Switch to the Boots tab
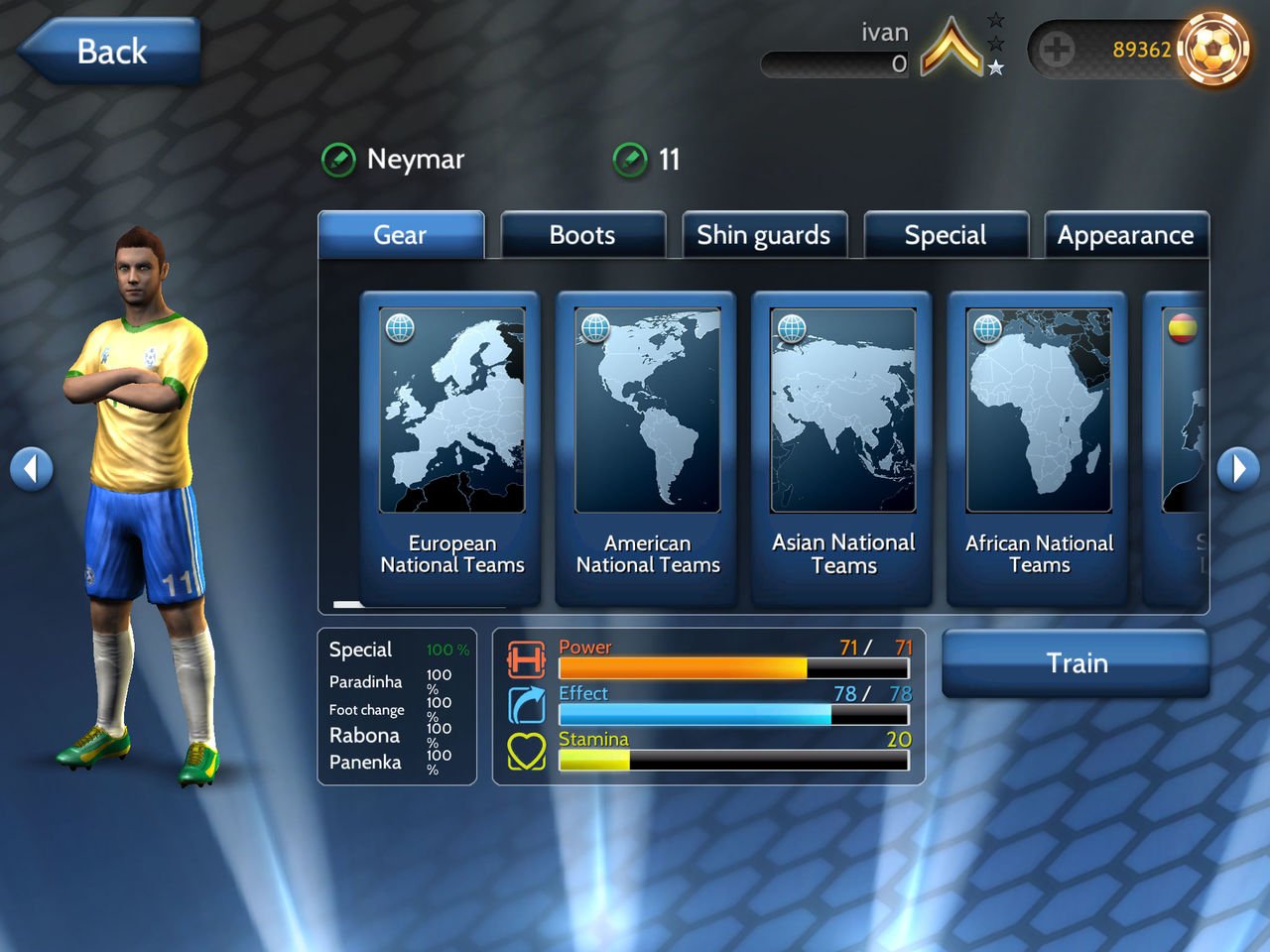 click(582, 235)
